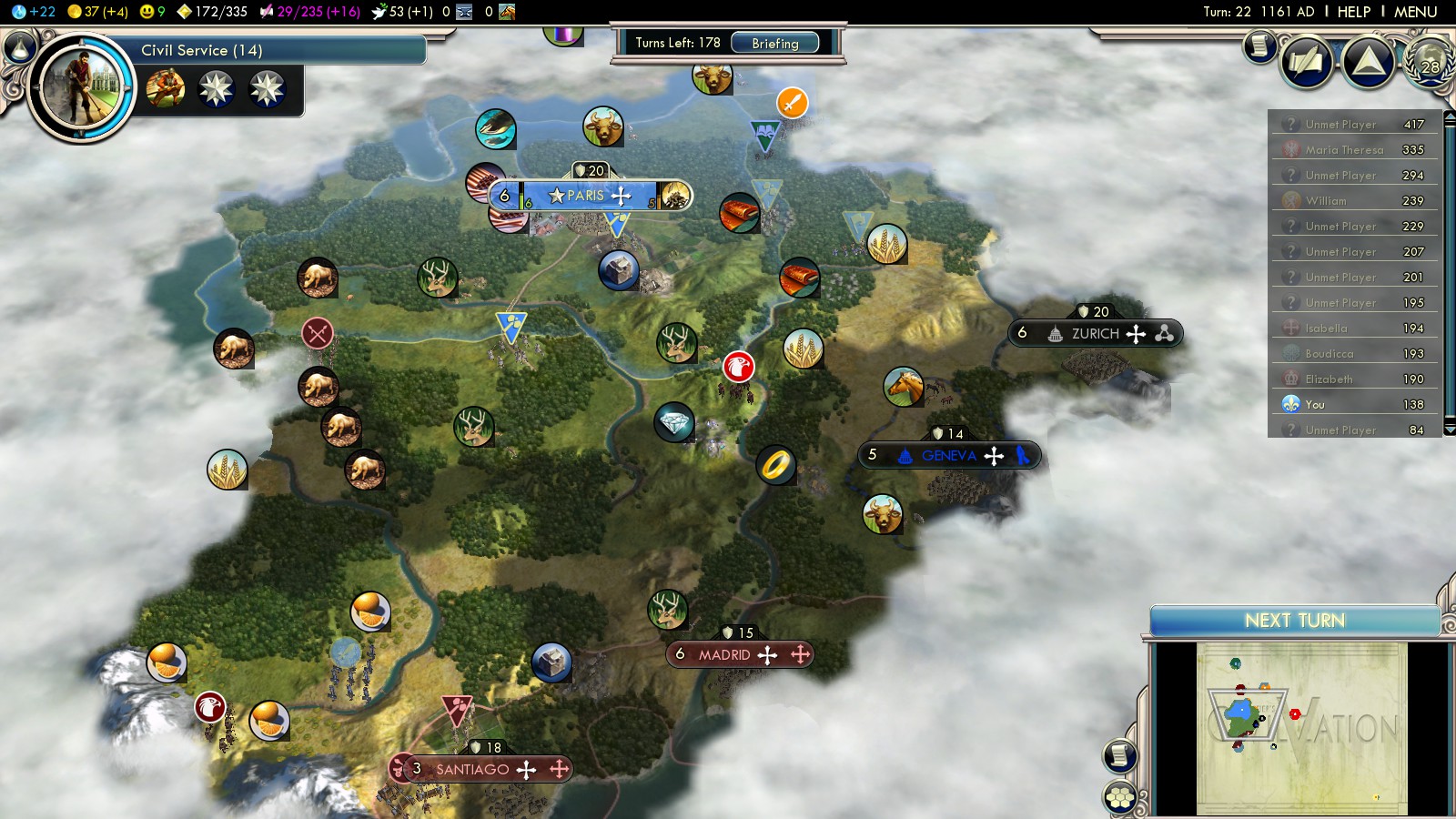Click on the minimap
Viewport: 1456px width, 819px height.
click(1301, 728)
